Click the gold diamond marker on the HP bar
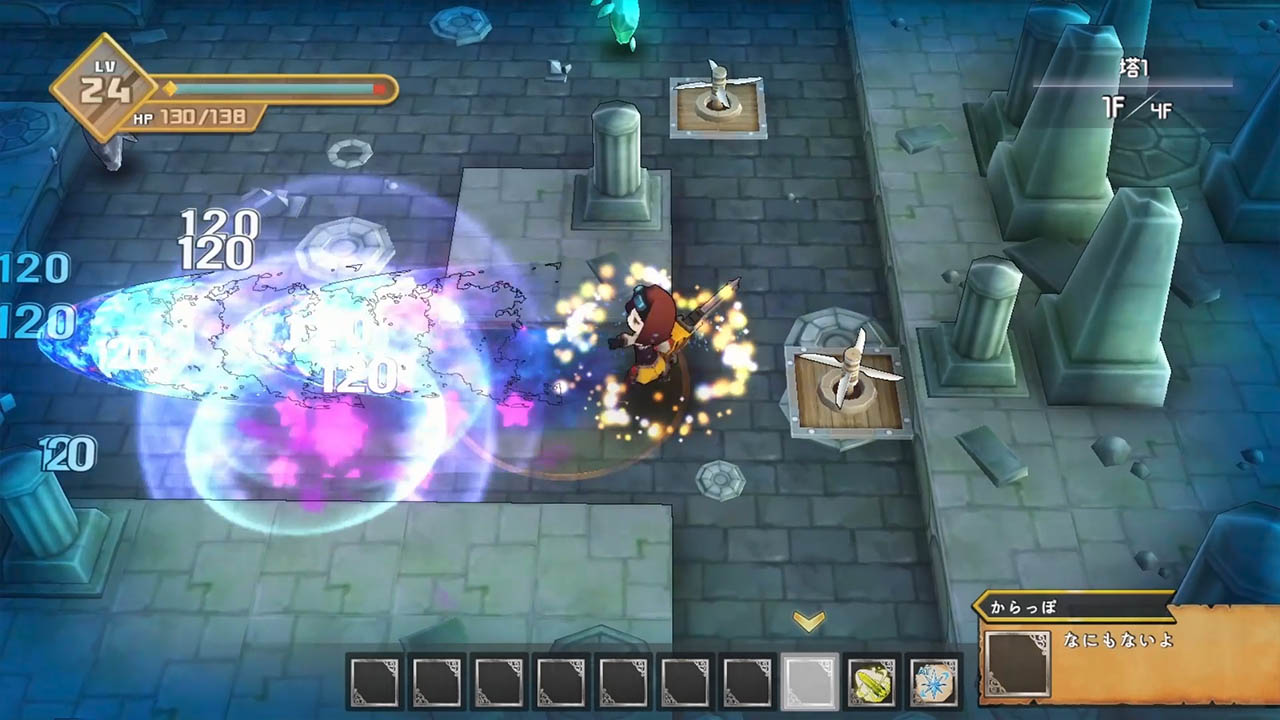 tap(171, 89)
